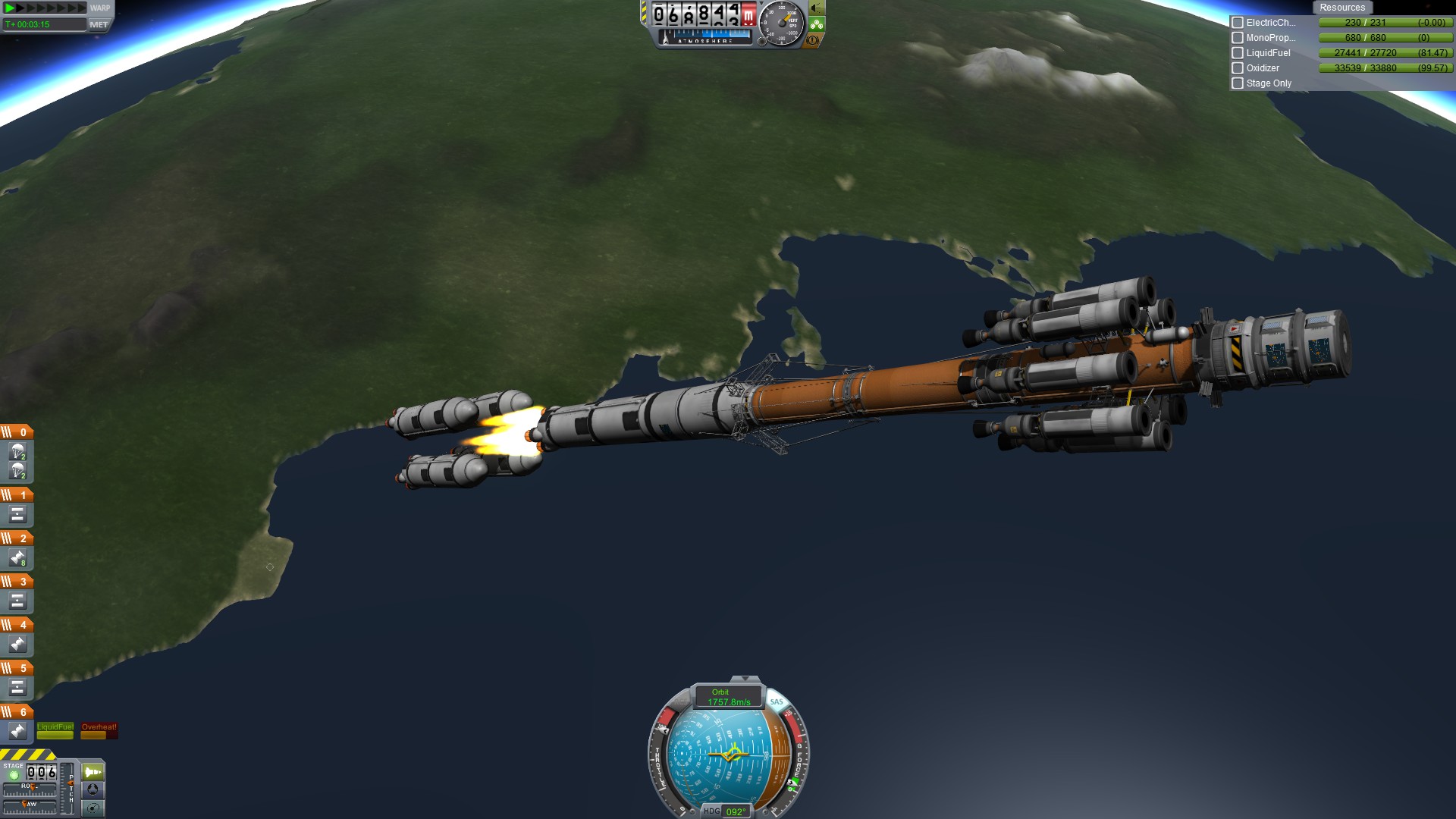Switch to docking mode button
Image resolution: width=1456 pixels, height=819 pixels.
[93, 790]
